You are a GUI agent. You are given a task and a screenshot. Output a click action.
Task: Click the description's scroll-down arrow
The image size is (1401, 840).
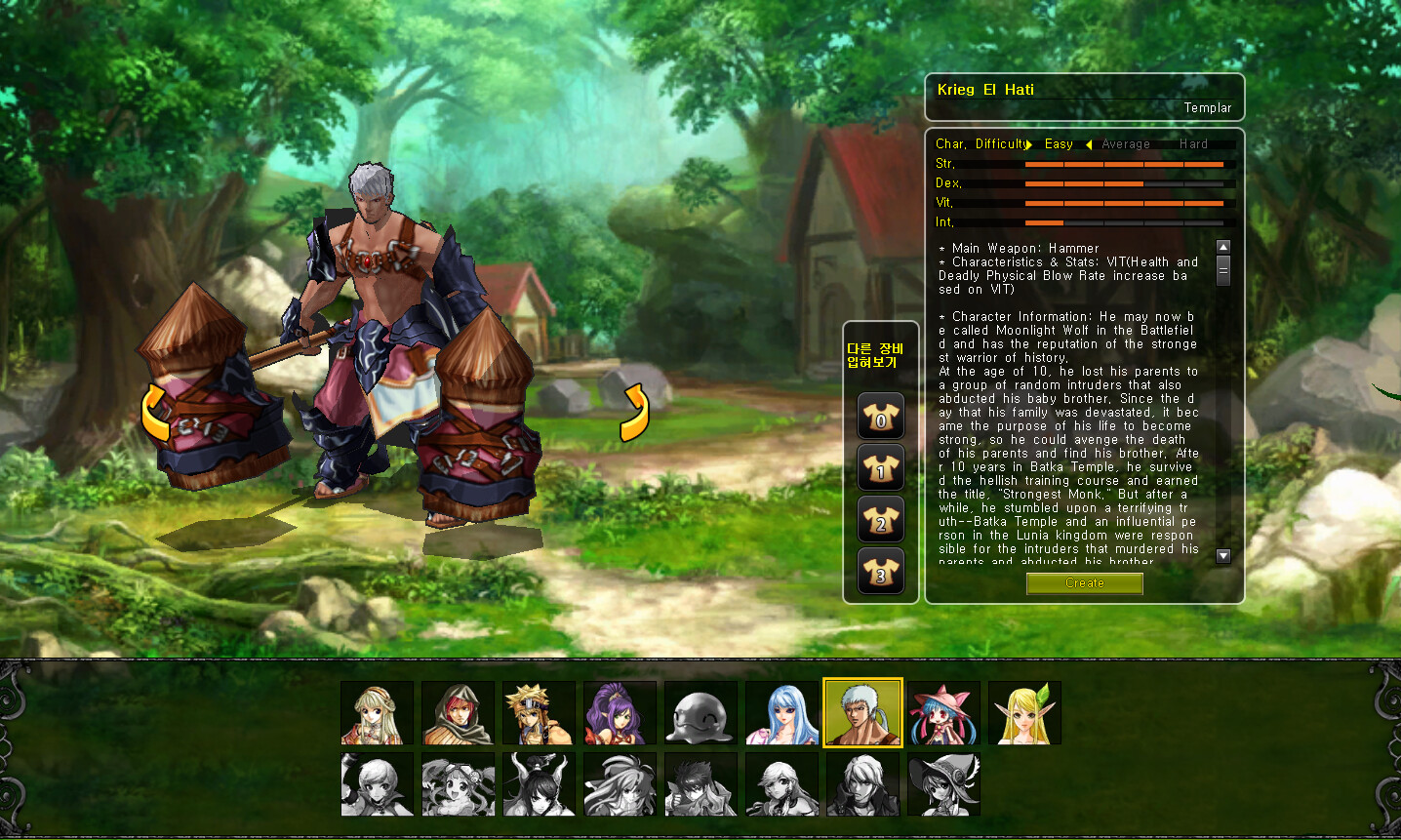(1223, 556)
